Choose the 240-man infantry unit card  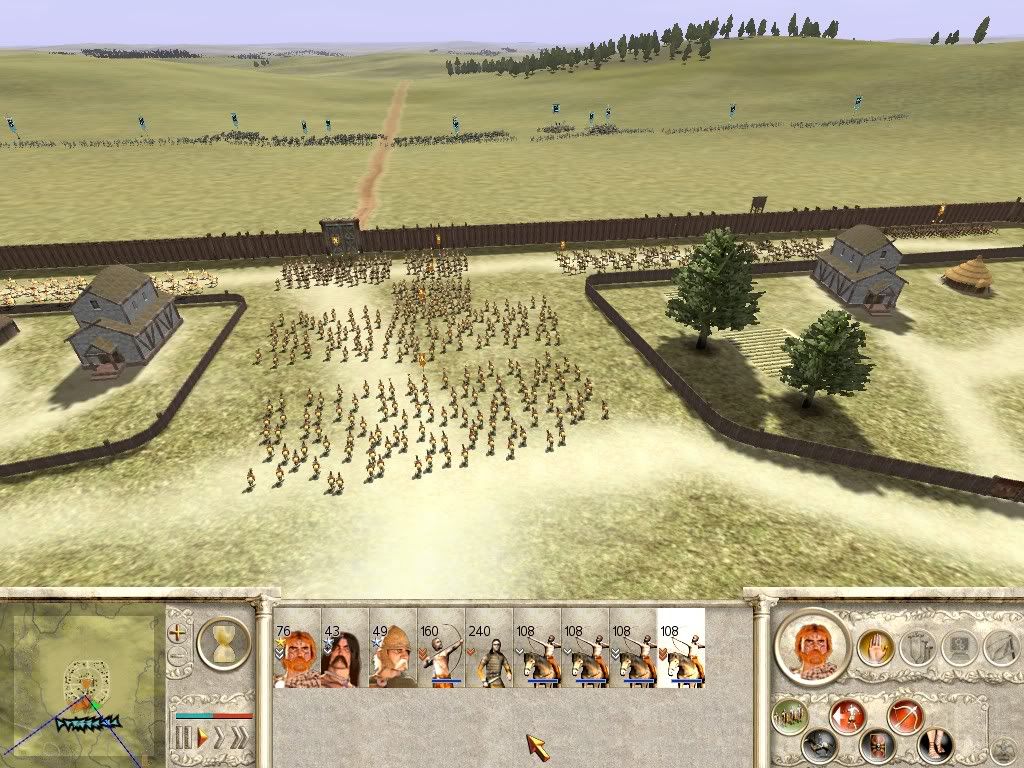coord(489,648)
